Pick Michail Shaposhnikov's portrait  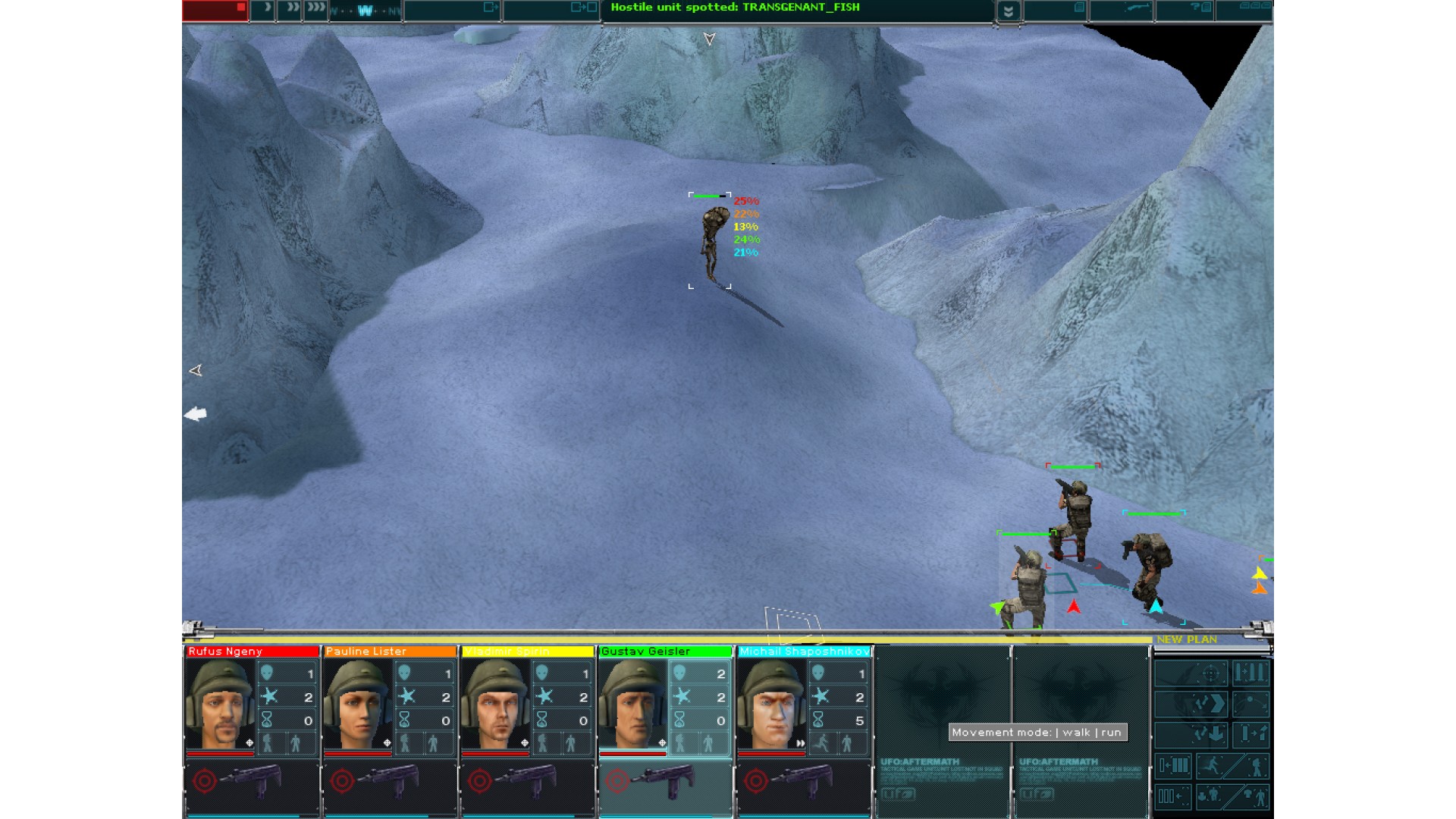770,705
